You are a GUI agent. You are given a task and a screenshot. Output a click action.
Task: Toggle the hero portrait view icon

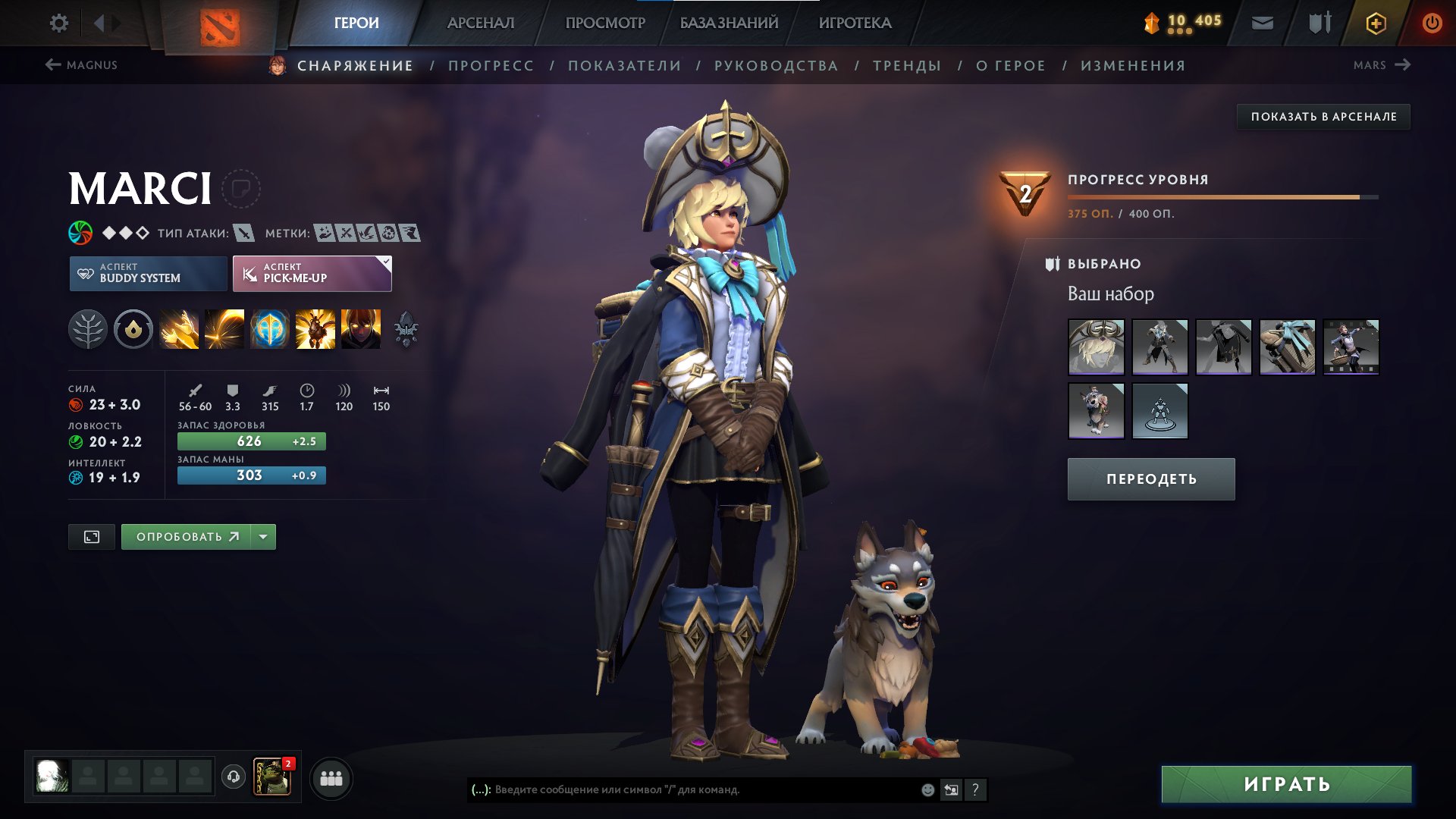pos(90,536)
